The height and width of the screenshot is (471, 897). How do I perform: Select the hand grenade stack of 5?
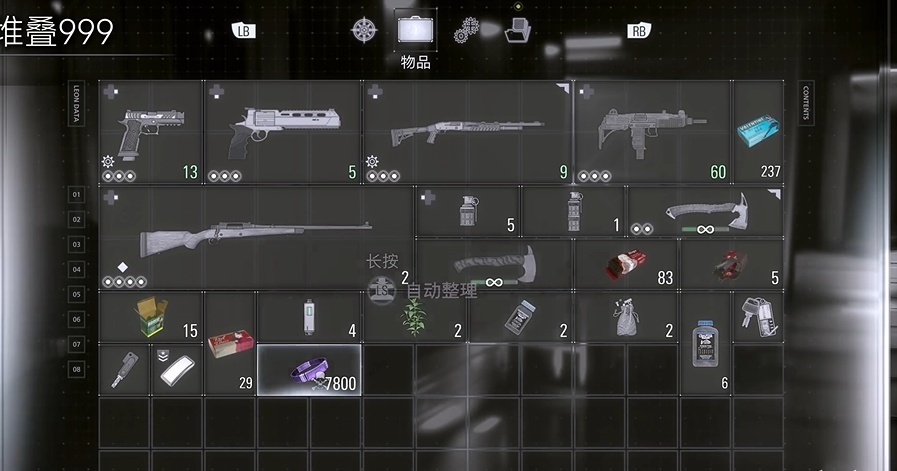[467, 211]
